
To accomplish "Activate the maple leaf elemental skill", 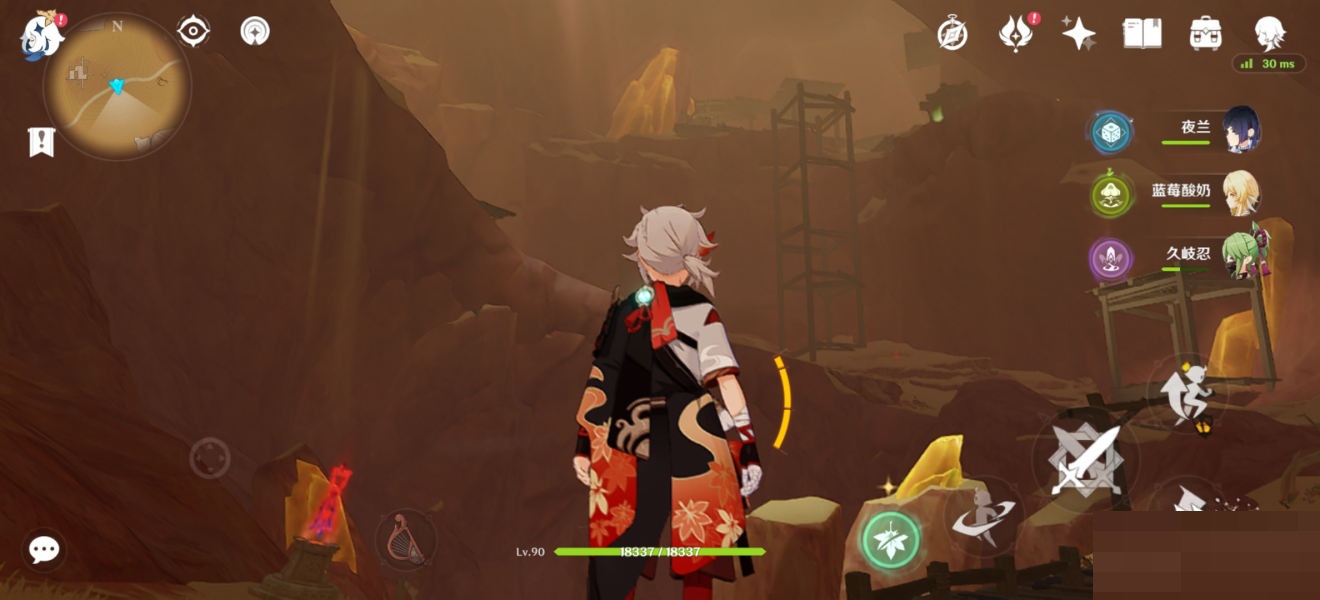I will tap(890, 541).
